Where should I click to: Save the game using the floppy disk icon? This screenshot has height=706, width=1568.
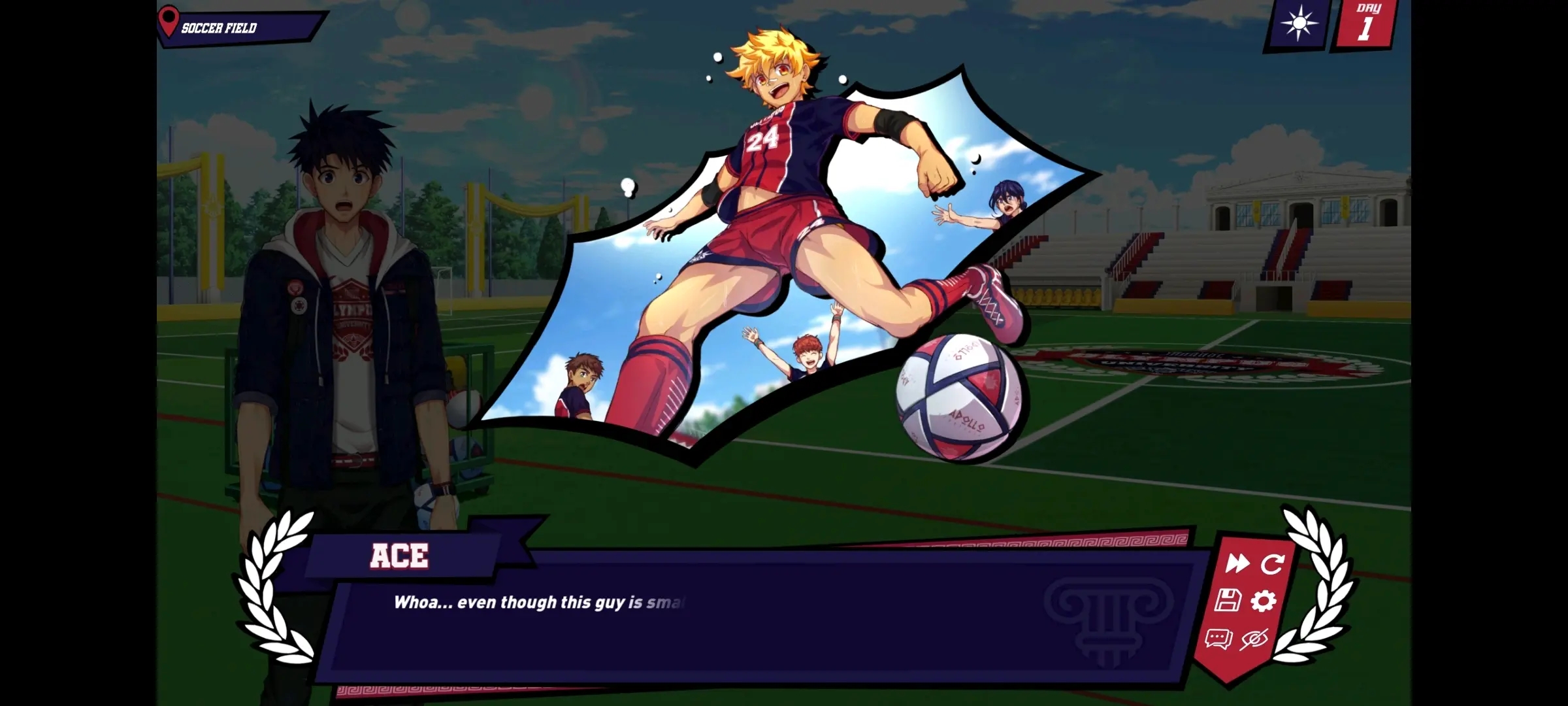[1227, 601]
